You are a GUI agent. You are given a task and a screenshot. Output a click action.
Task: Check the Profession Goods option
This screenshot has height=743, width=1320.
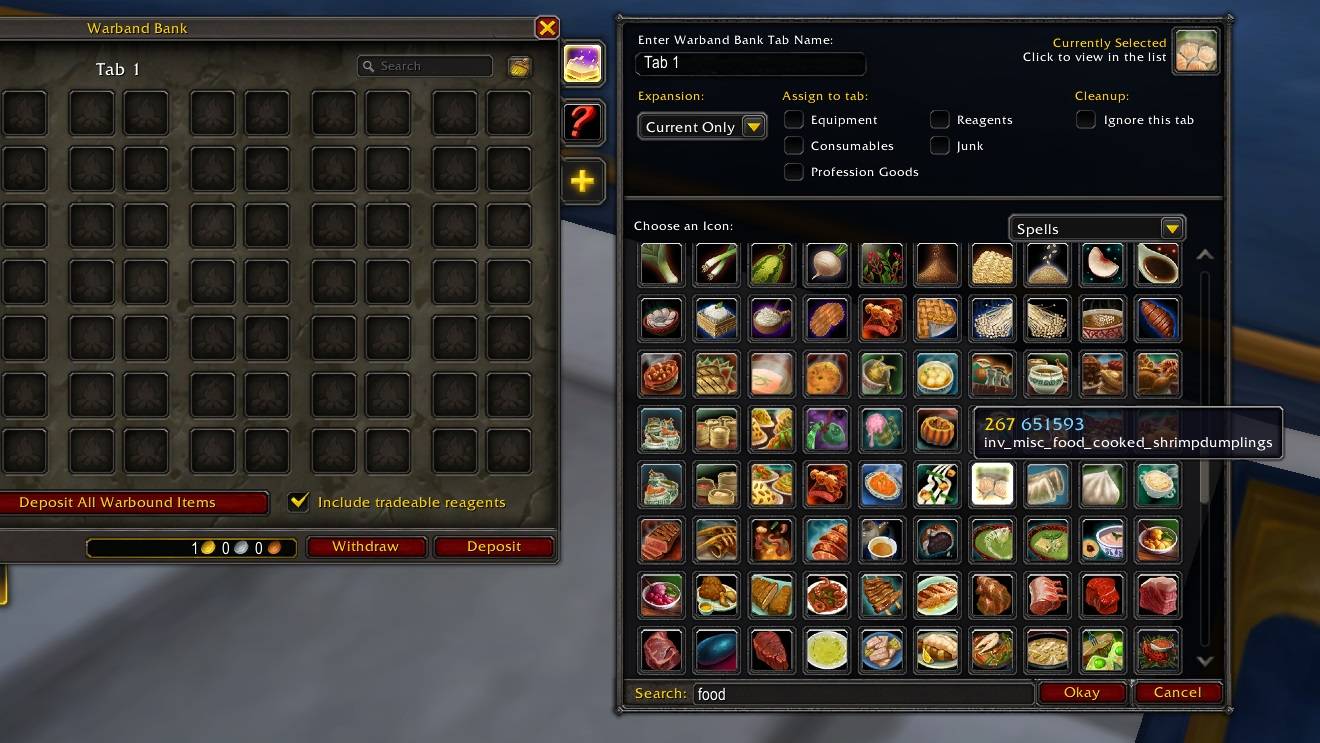tap(794, 172)
